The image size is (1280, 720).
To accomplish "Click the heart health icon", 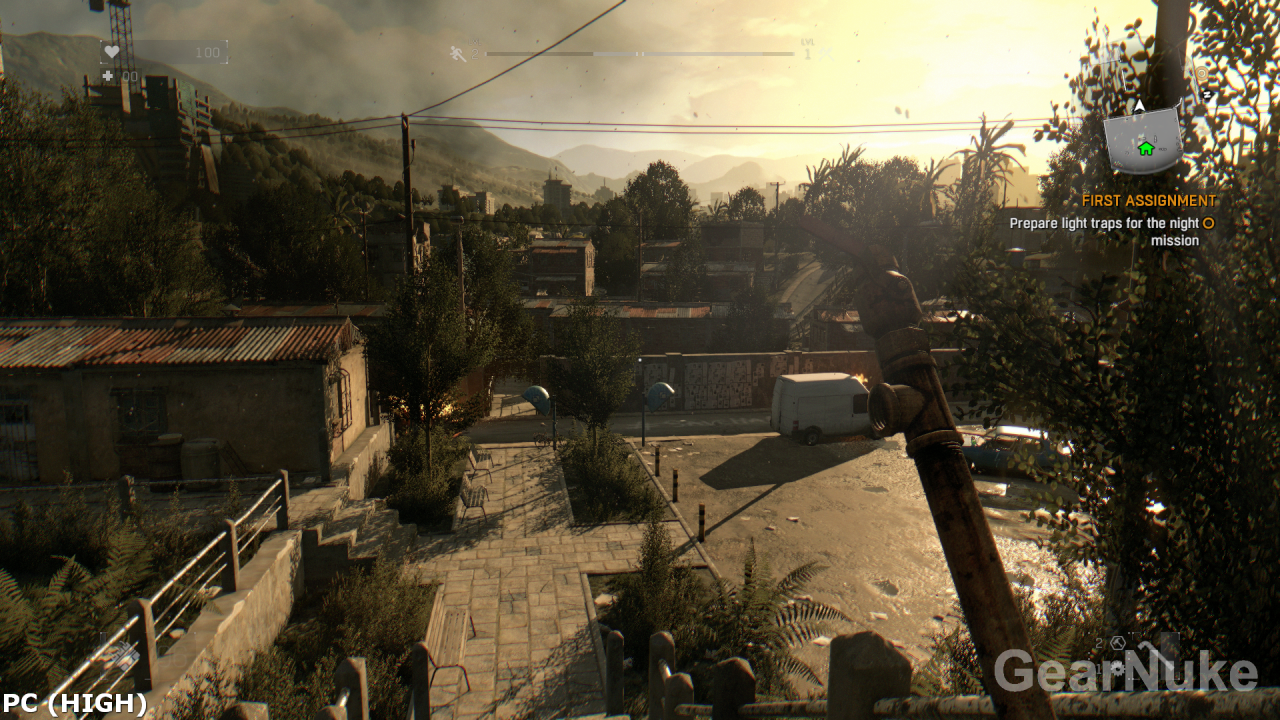I will 113,52.
